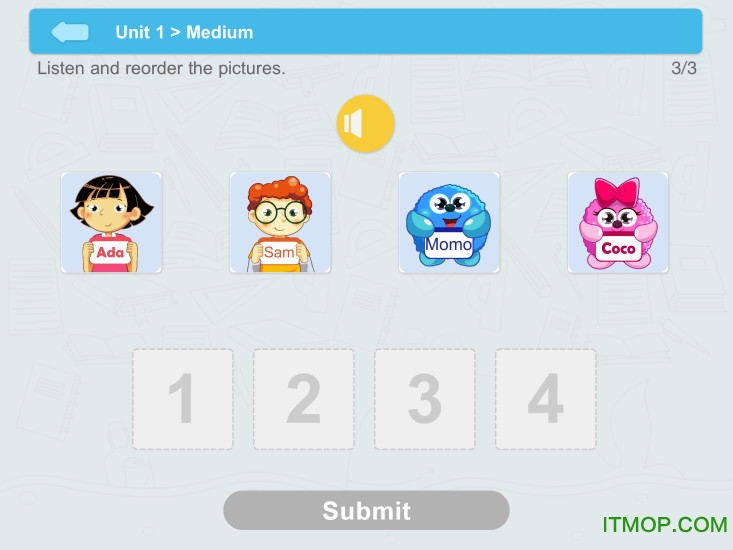Choose the answer slot numbered 2
This screenshot has height=550, width=733.
(x=304, y=399)
